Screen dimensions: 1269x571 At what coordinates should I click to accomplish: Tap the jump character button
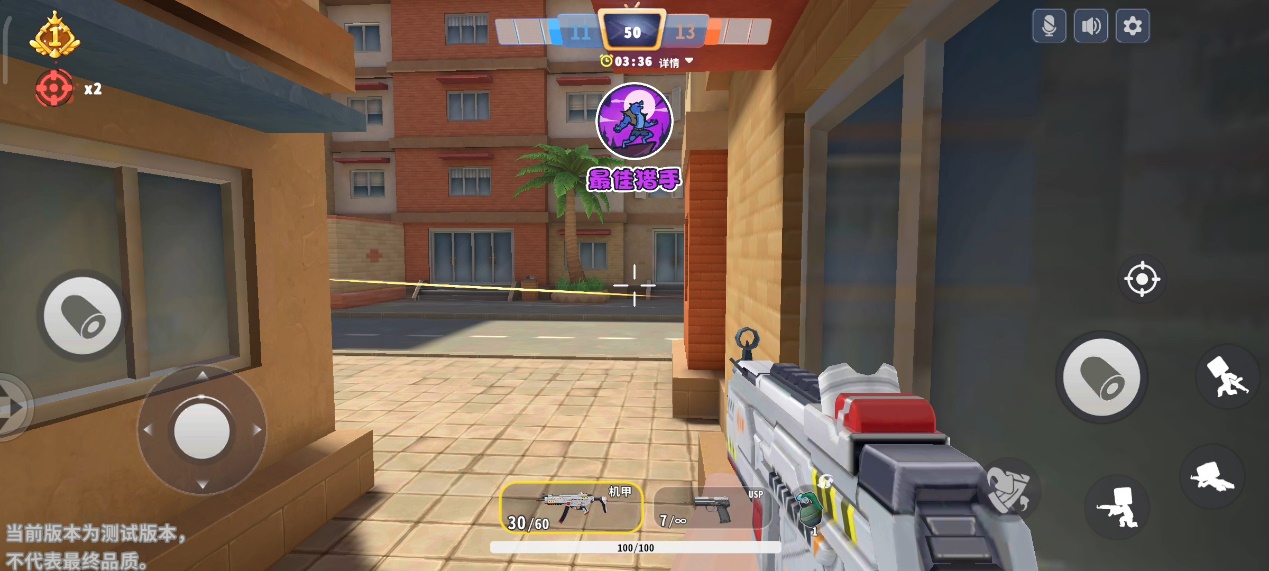[x=1227, y=376]
